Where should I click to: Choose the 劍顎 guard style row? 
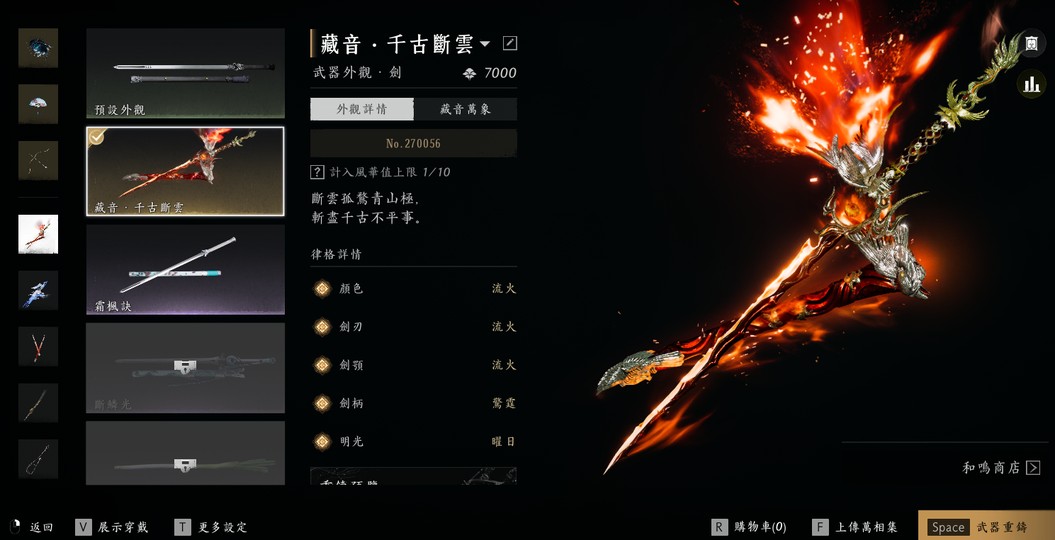413,365
